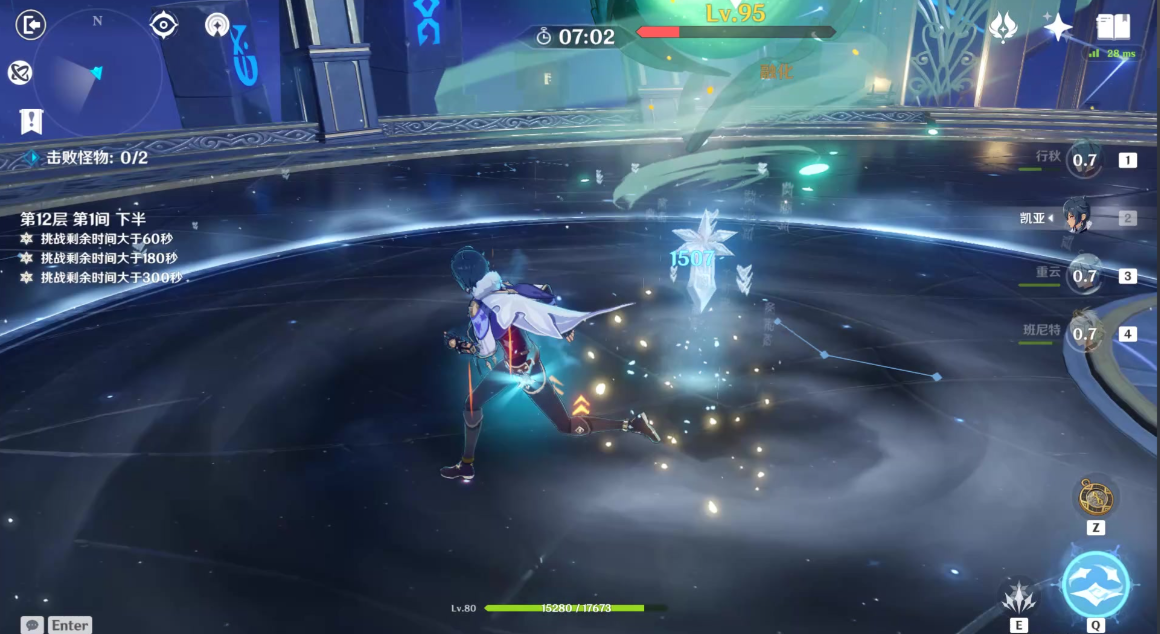Switch to party member 班尼特

coord(1084,333)
